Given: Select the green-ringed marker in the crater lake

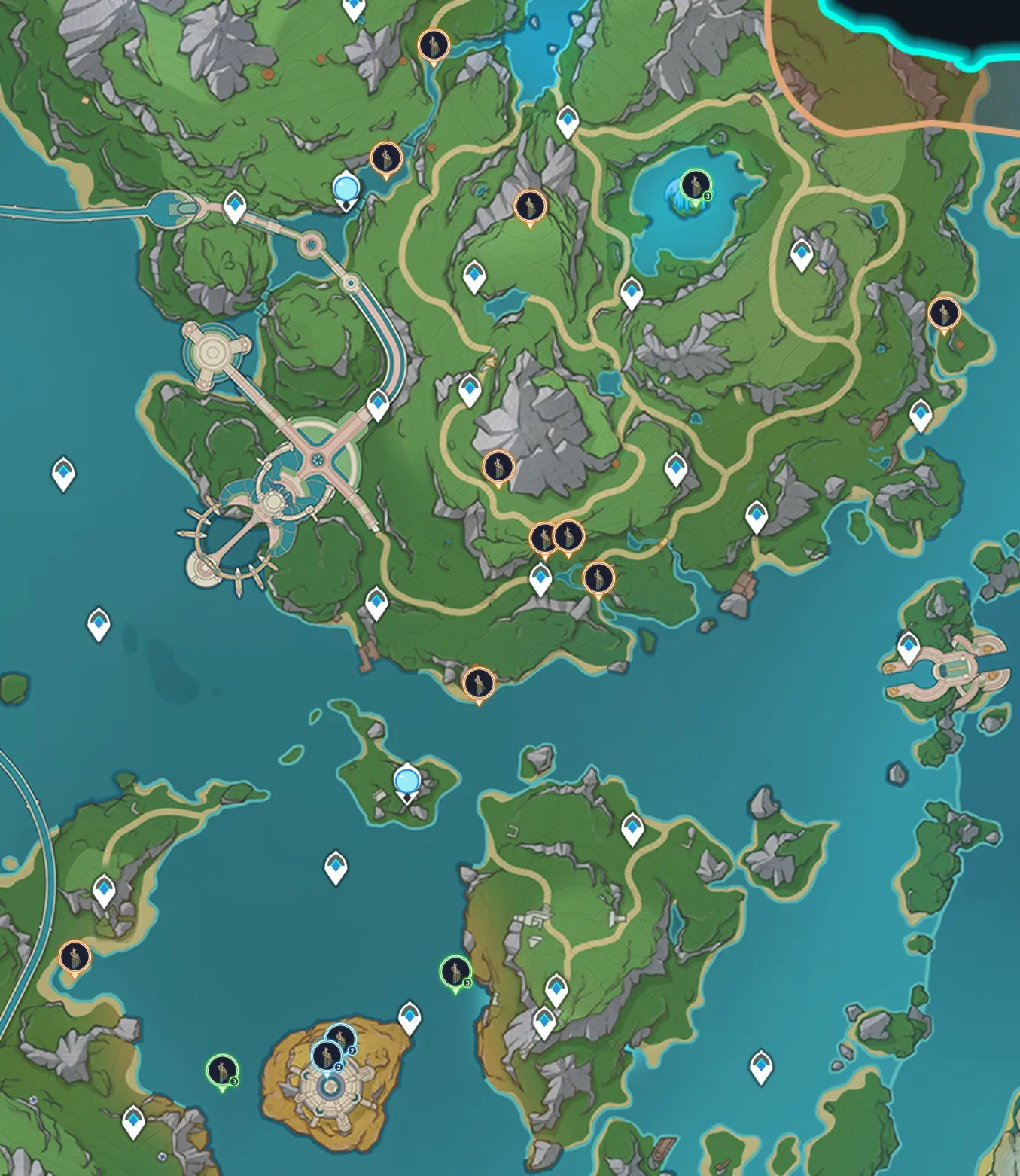Looking at the screenshot, I should tap(695, 185).
